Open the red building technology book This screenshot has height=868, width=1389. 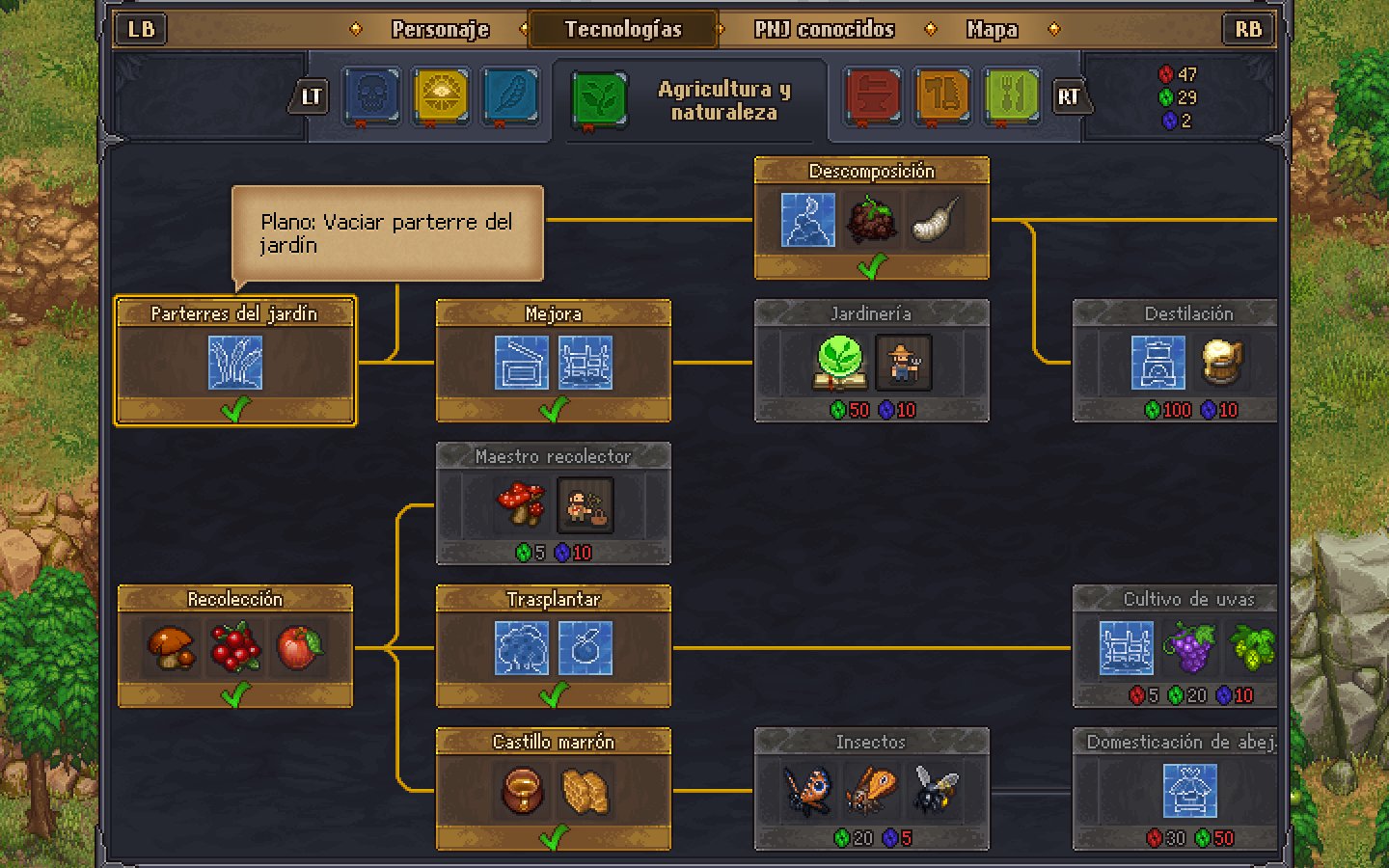pos(871,96)
